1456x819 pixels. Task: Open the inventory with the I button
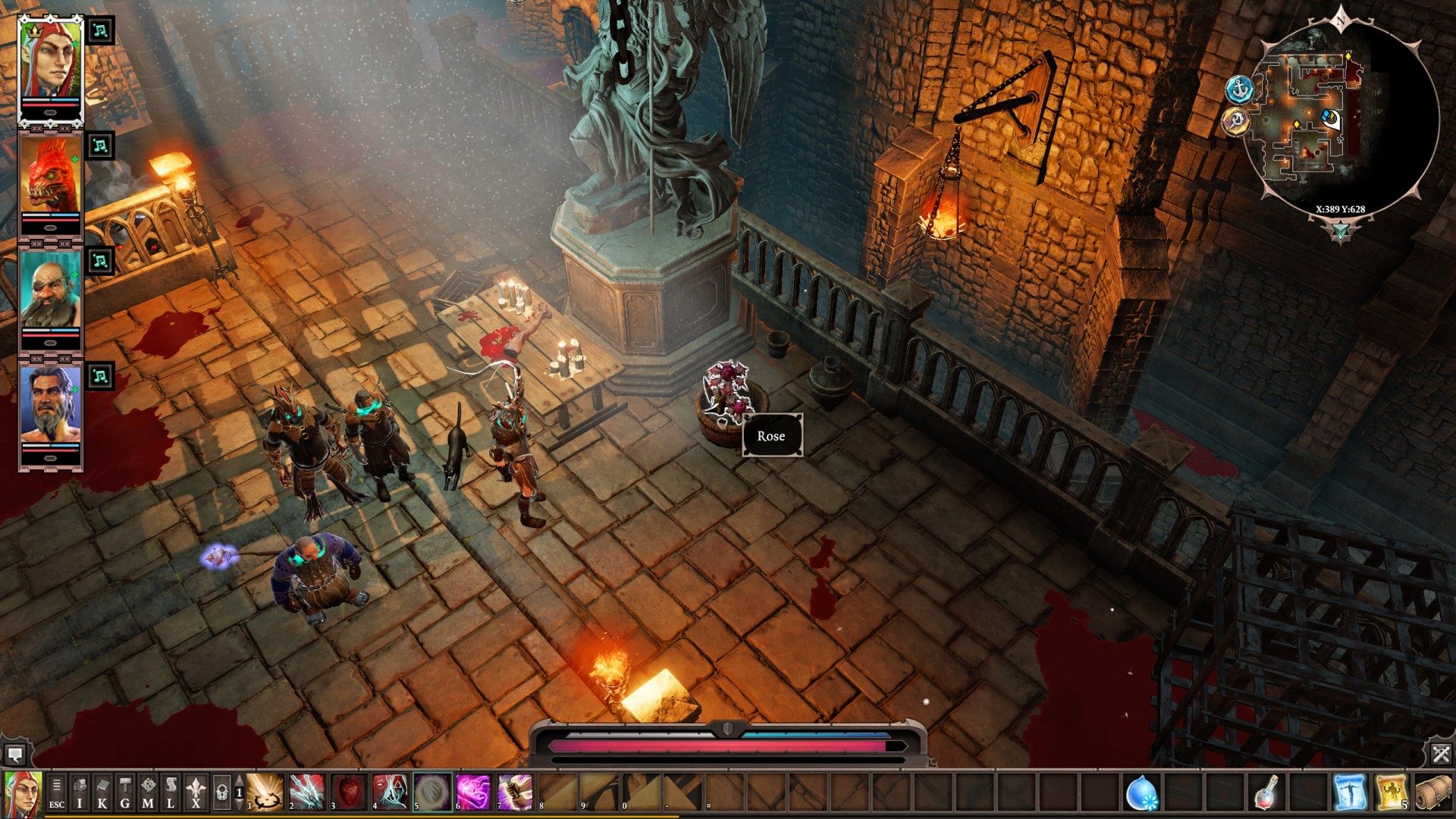point(80,792)
